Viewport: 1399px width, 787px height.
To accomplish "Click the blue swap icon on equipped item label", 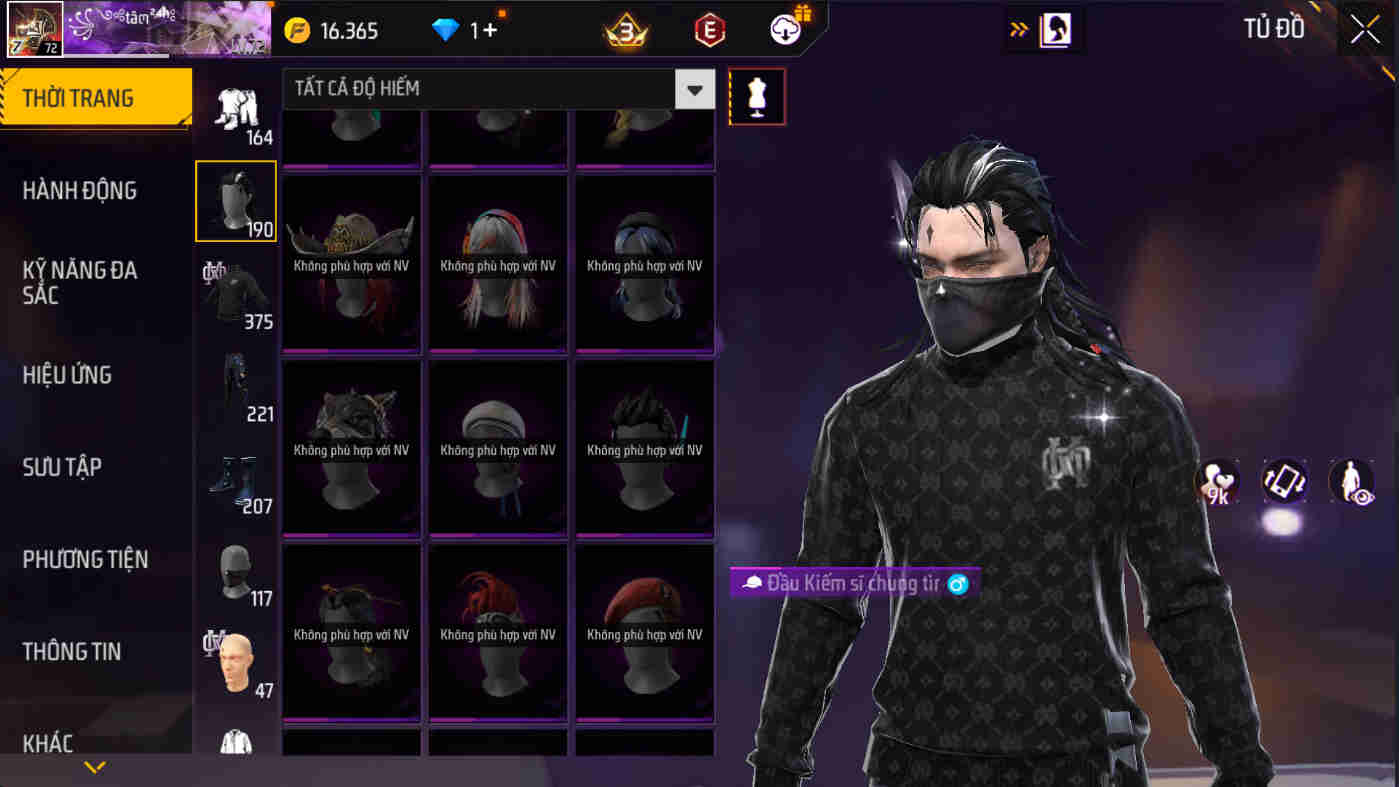I will coord(958,582).
